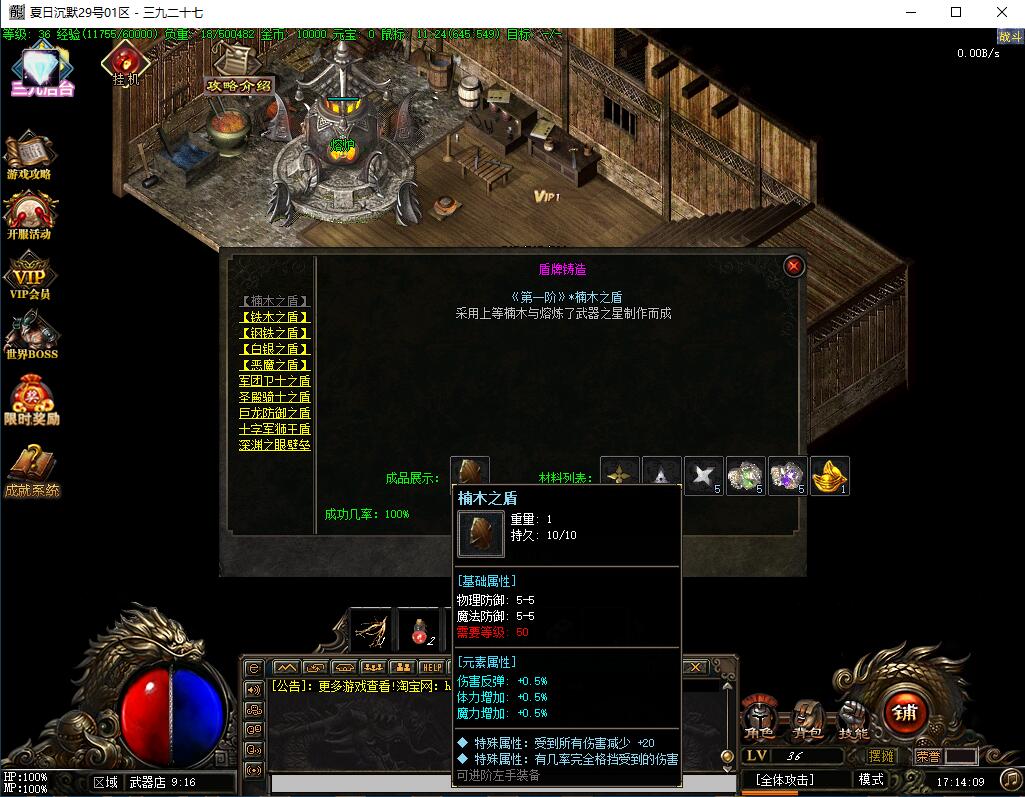This screenshot has width=1025, height=797.
Task: Select 深渊之眼壁垒 at the list bottom
Action: pos(275,445)
